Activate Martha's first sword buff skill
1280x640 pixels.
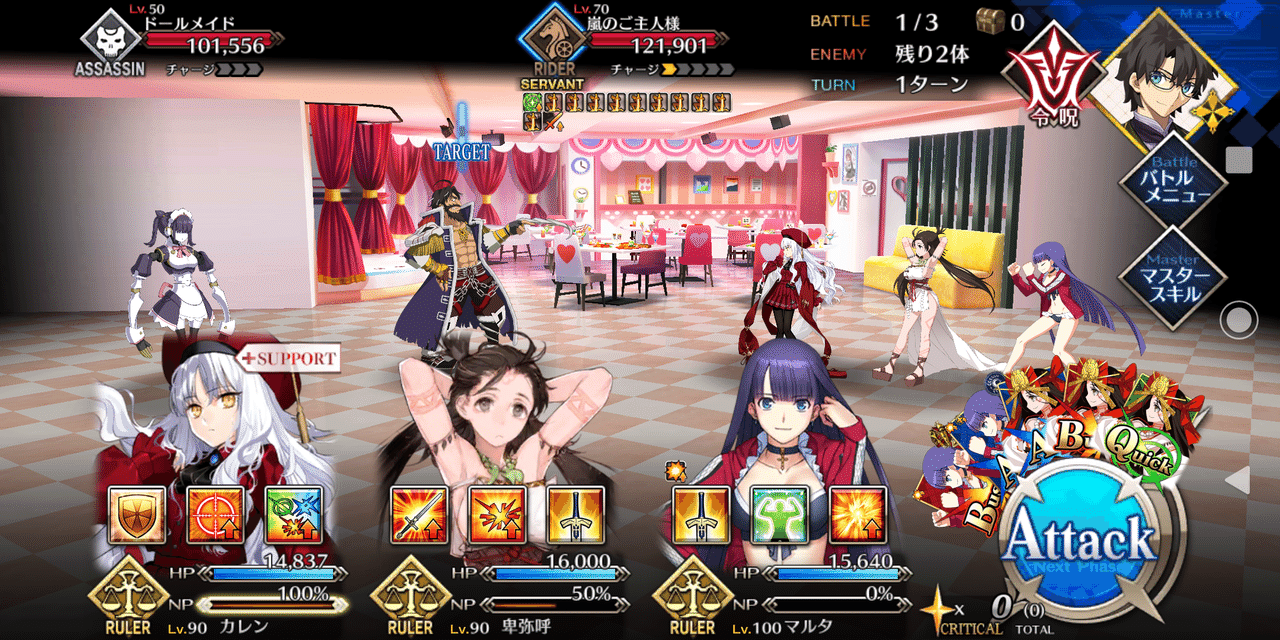[x=700, y=516]
